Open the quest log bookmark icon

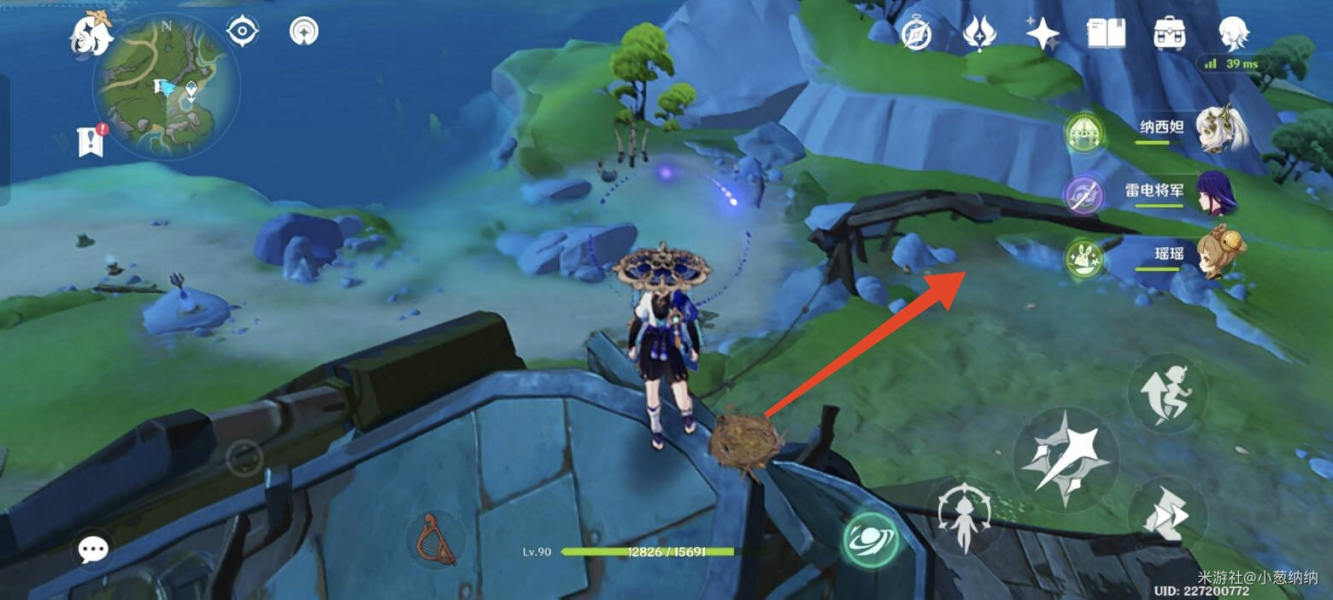click(x=90, y=142)
